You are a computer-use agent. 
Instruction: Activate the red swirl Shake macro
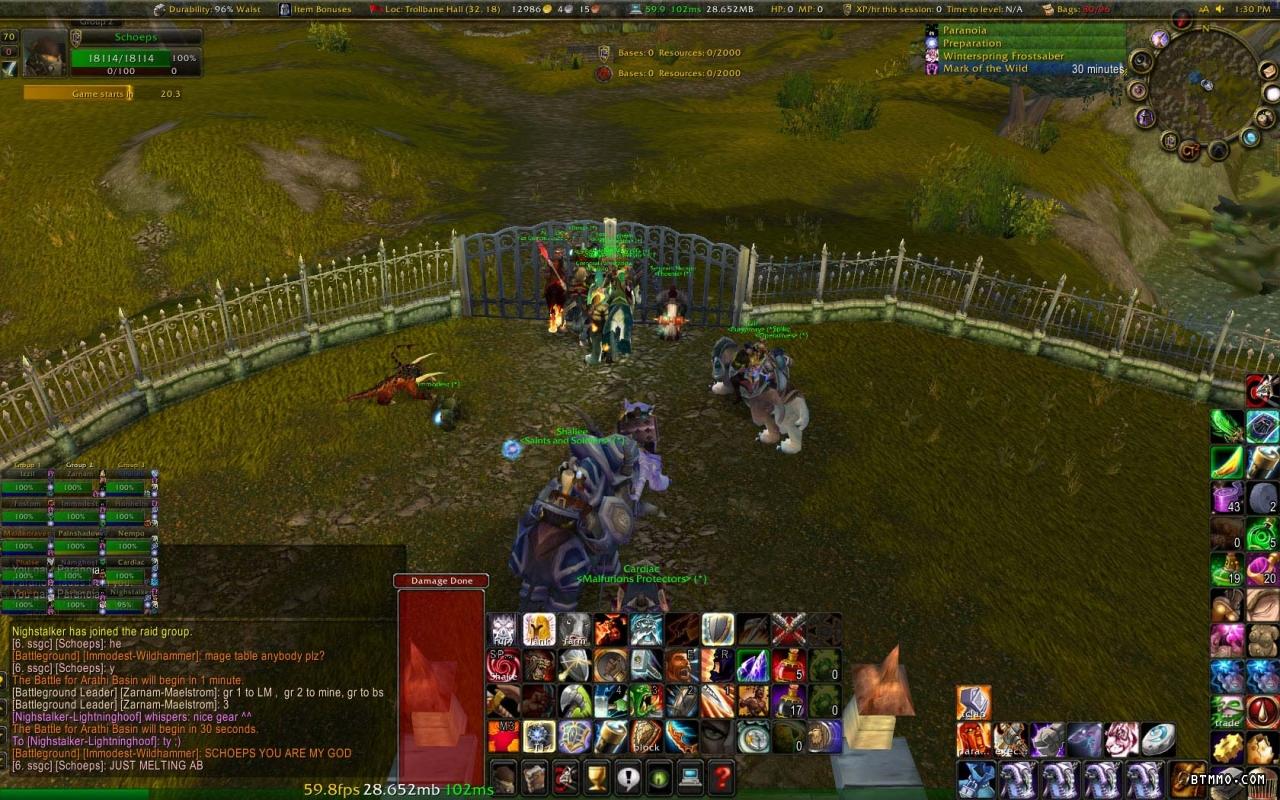503,665
